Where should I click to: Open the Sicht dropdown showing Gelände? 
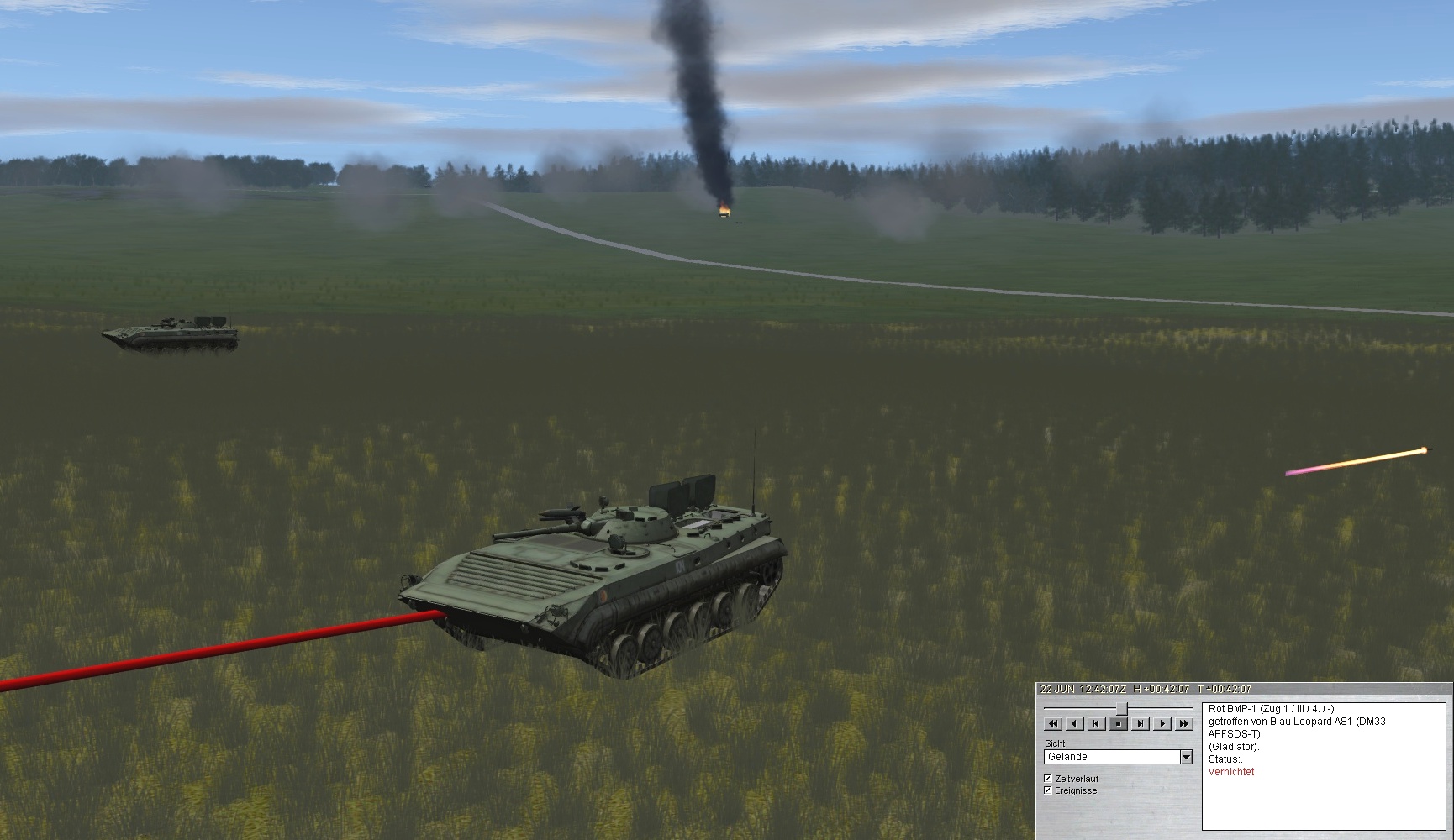pyautogui.click(x=1186, y=757)
